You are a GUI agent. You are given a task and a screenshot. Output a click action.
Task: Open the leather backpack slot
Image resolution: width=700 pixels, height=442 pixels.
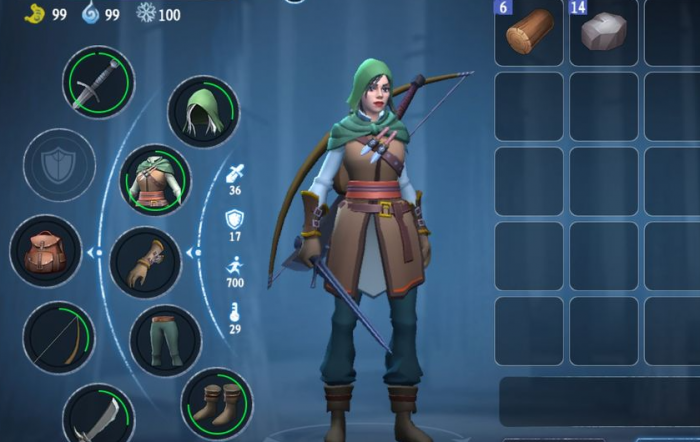point(46,251)
